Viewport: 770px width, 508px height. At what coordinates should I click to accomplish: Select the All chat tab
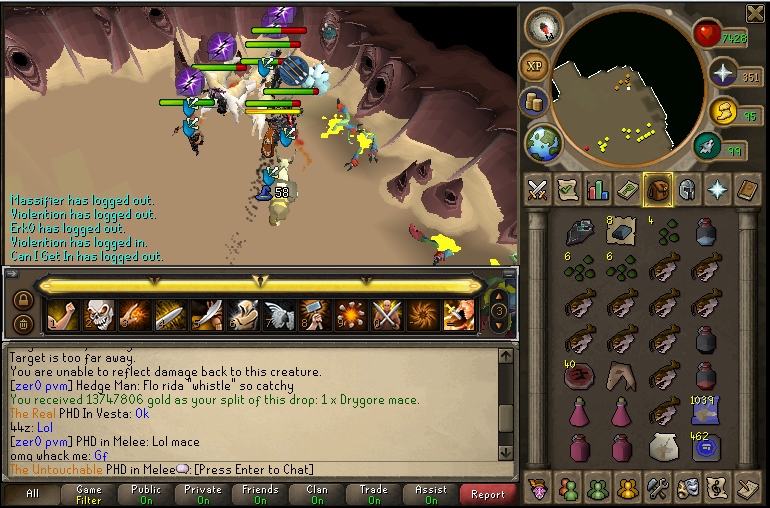pyautogui.click(x=32, y=494)
